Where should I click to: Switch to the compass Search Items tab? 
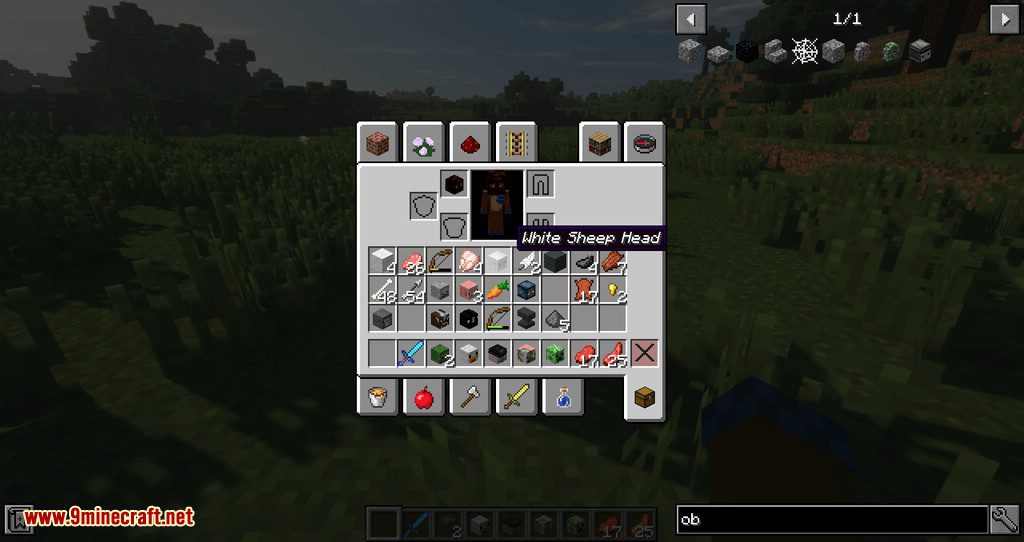[645, 143]
